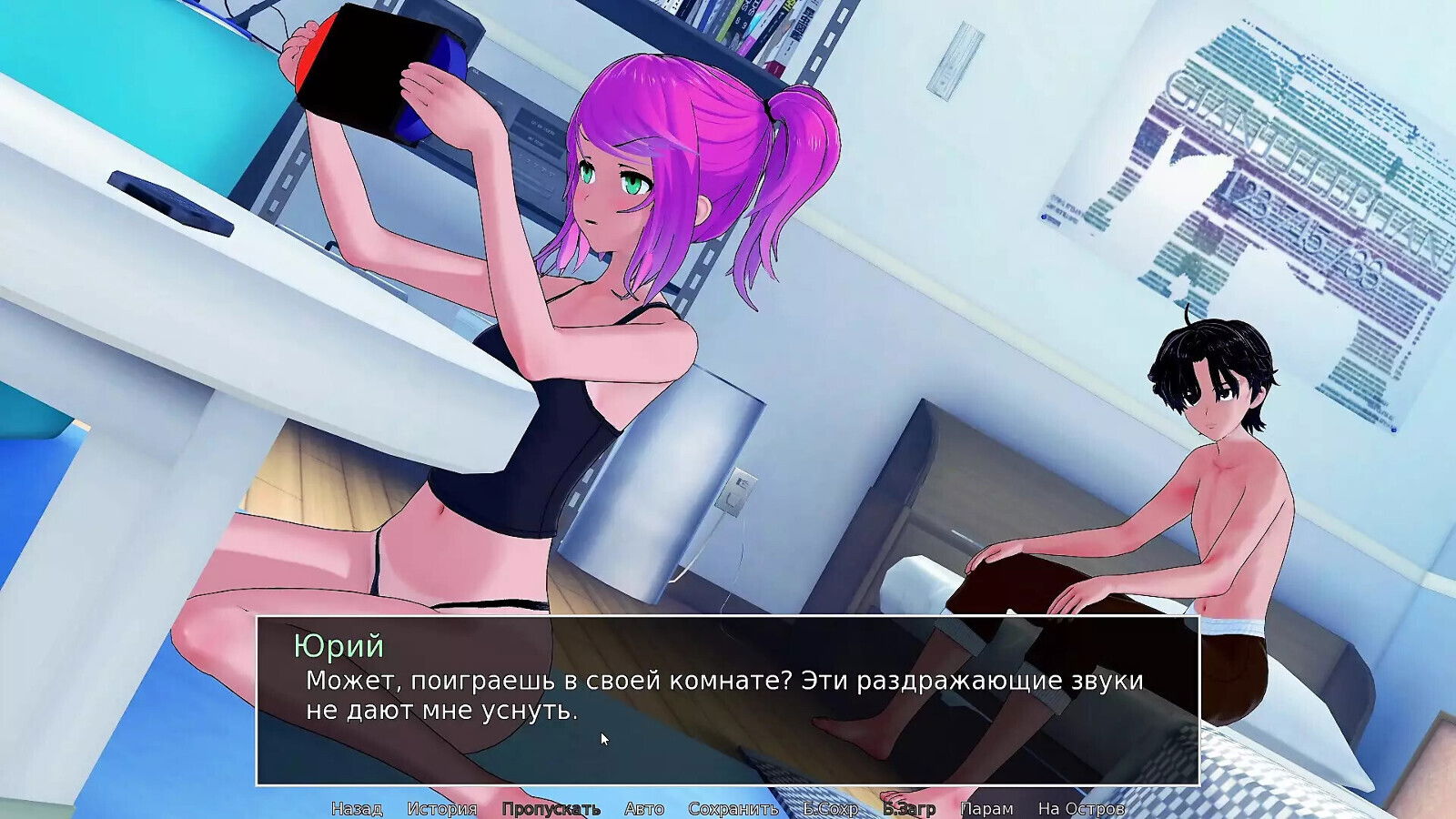The height and width of the screenshot is (819, 1456).
Task: Open the Парам settings menu
Action: (x=989, y=807)
